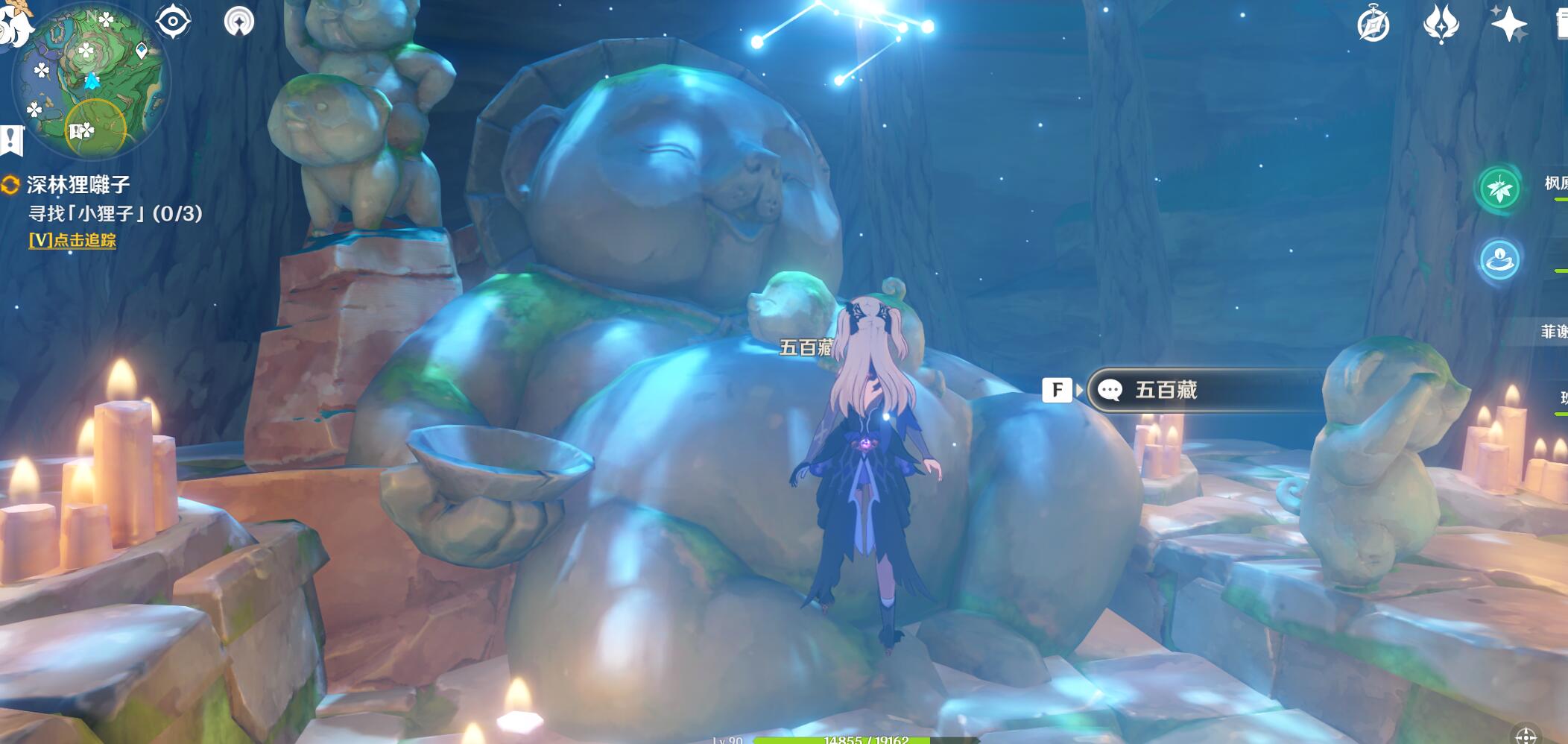This screenshot has height=744, width=1568.
Task: Select the 深林狸囃子 quest tracker title
Action: point(78,184)
